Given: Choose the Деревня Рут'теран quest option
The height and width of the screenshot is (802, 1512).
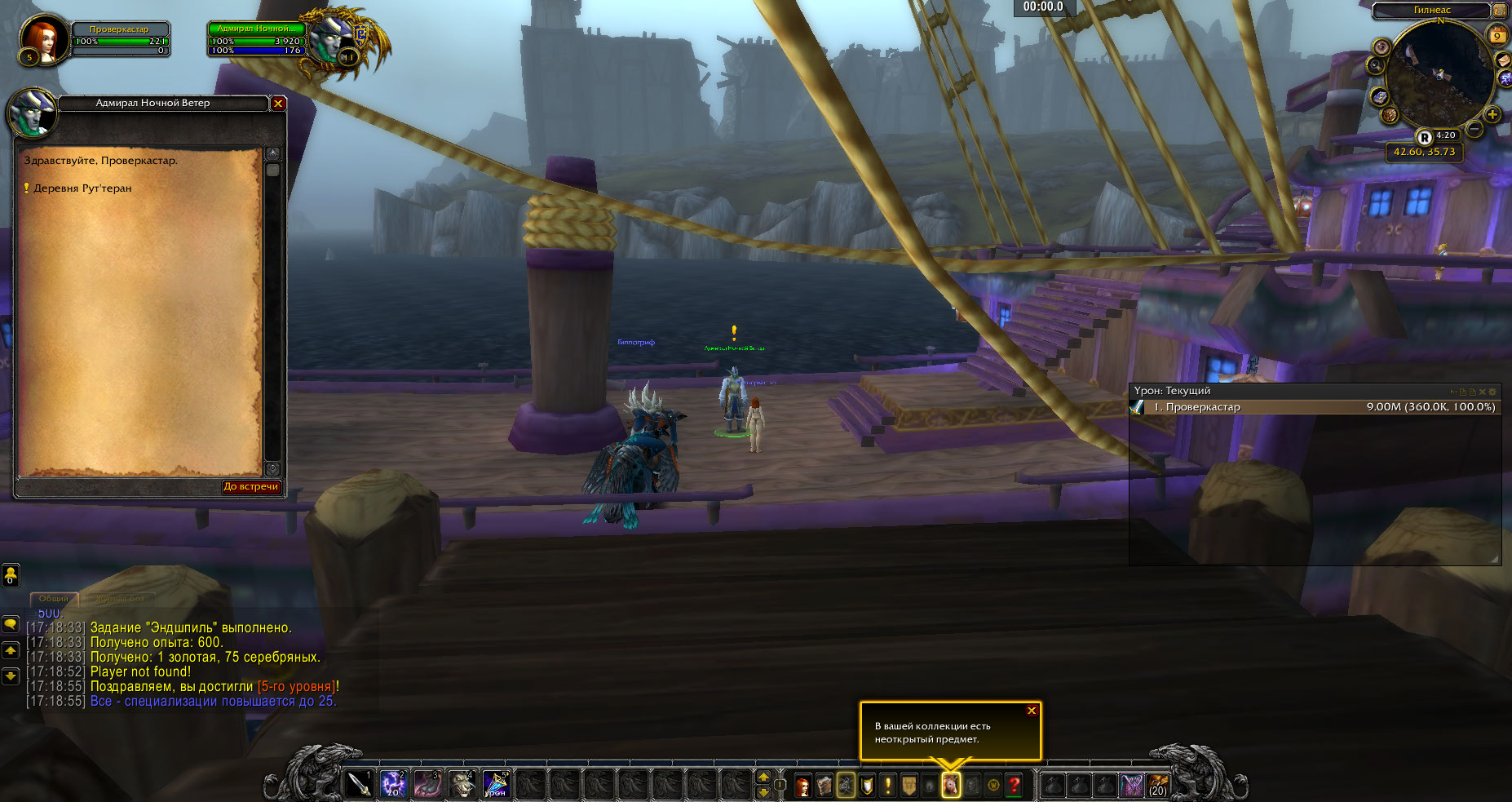Looking at the screenshot, I should coord(82,188).
